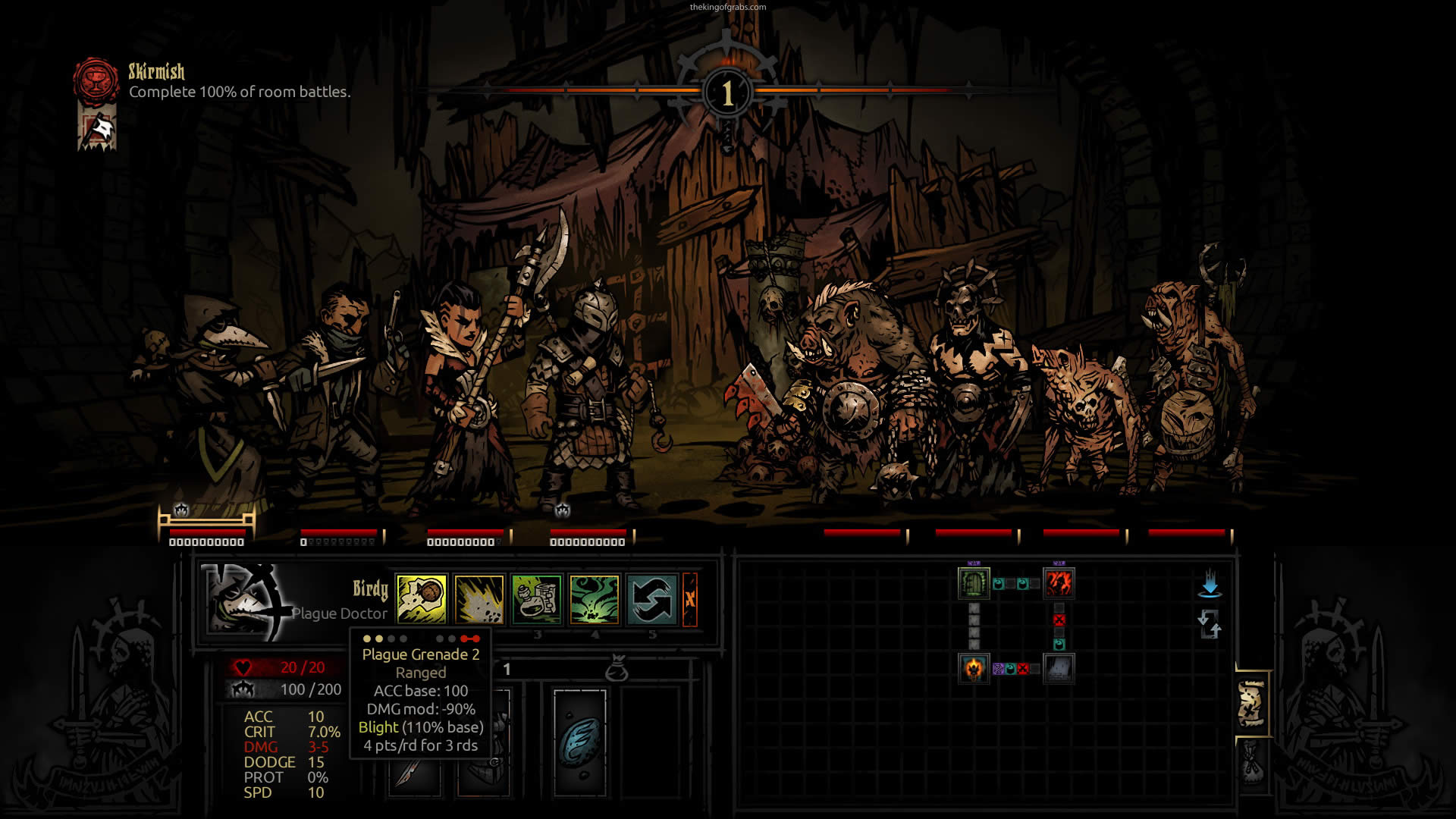Select the blue stone trinket slot
Screen dimensions: 1456x819
coord(580,742)
